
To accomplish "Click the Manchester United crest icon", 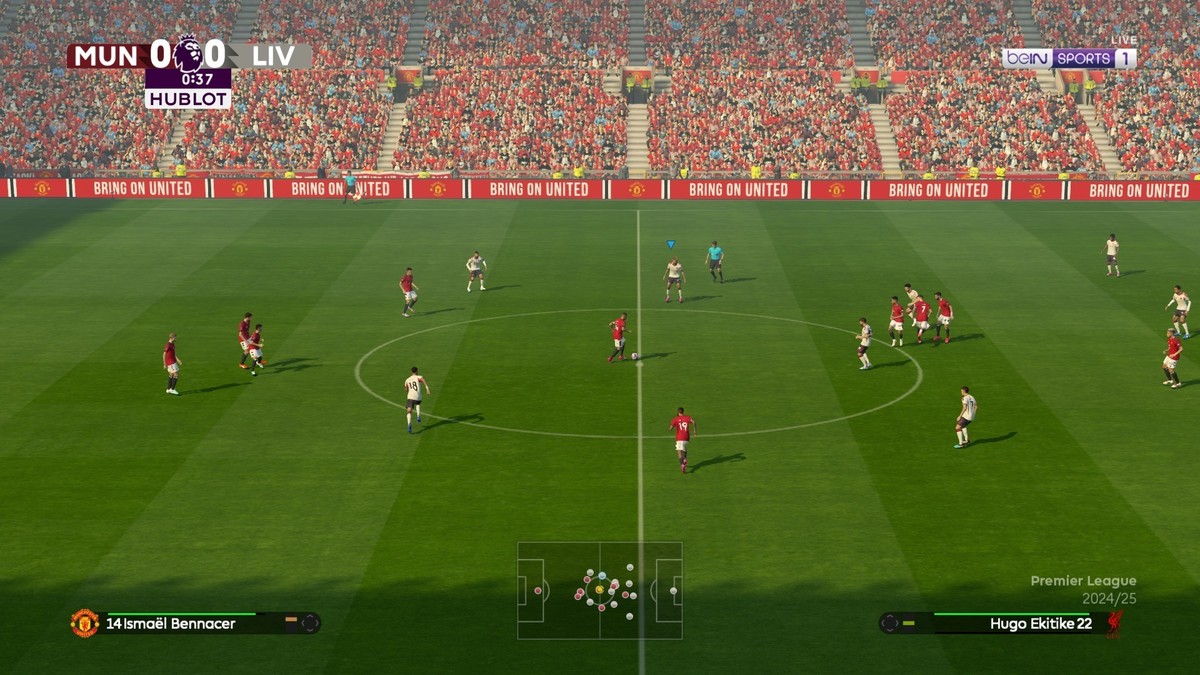I will click(85, 623).
